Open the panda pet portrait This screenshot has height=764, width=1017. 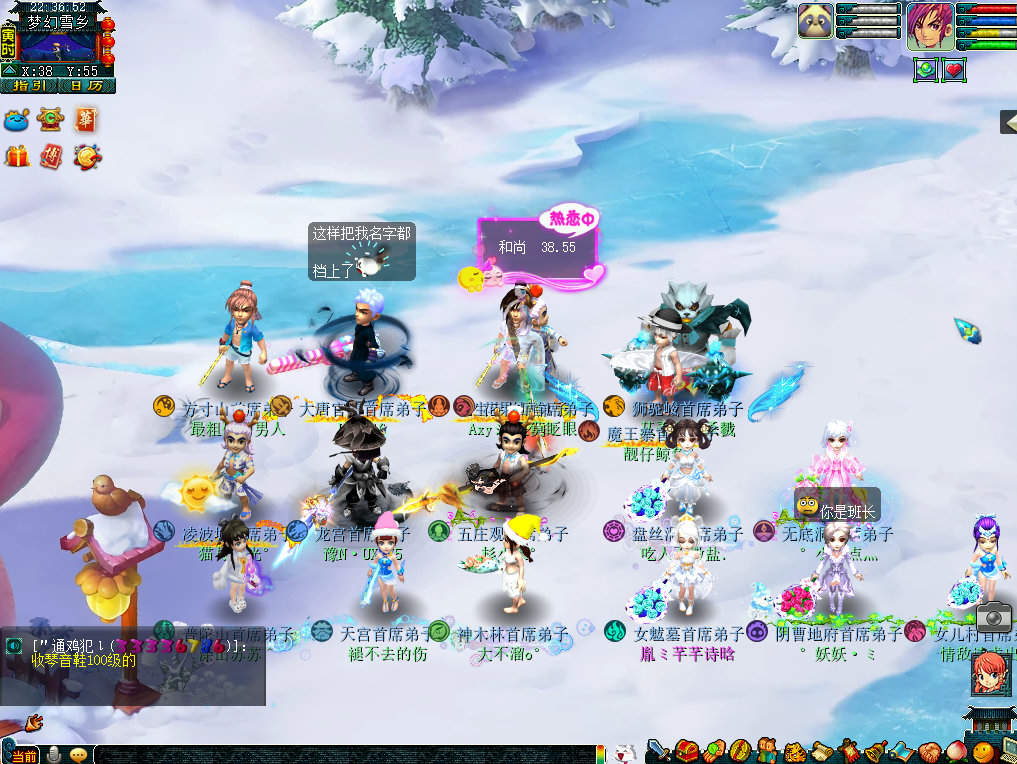click(x=816, y=21)
